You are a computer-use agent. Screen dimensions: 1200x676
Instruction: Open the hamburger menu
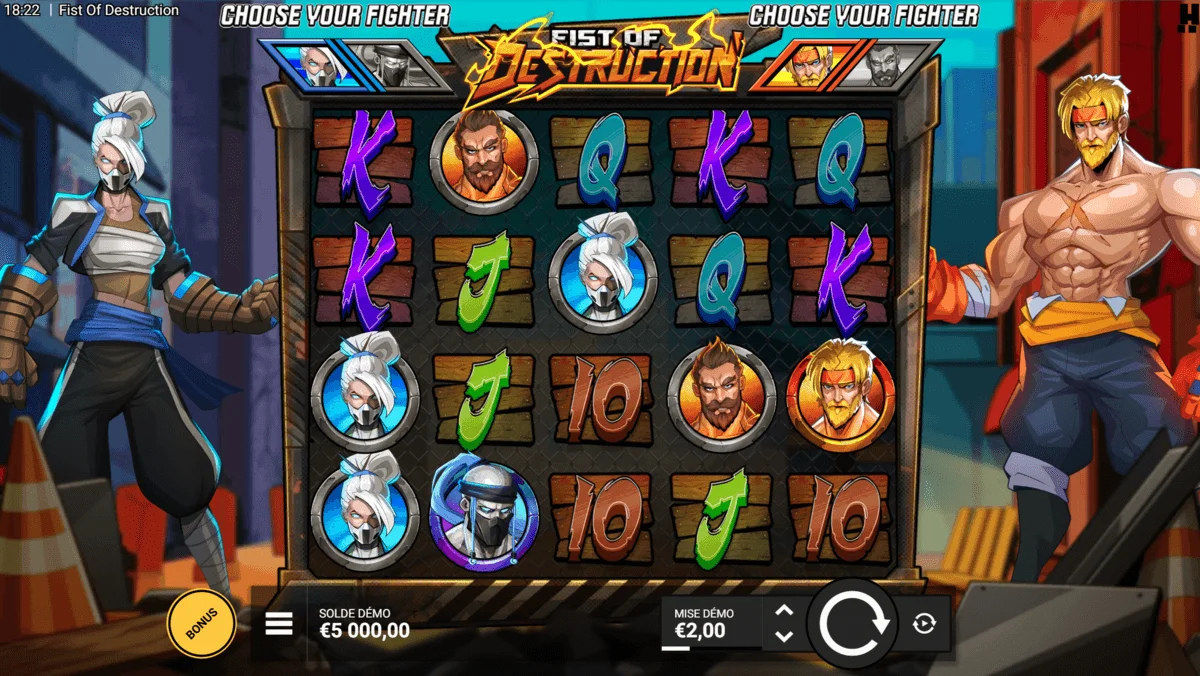(279, 624)
